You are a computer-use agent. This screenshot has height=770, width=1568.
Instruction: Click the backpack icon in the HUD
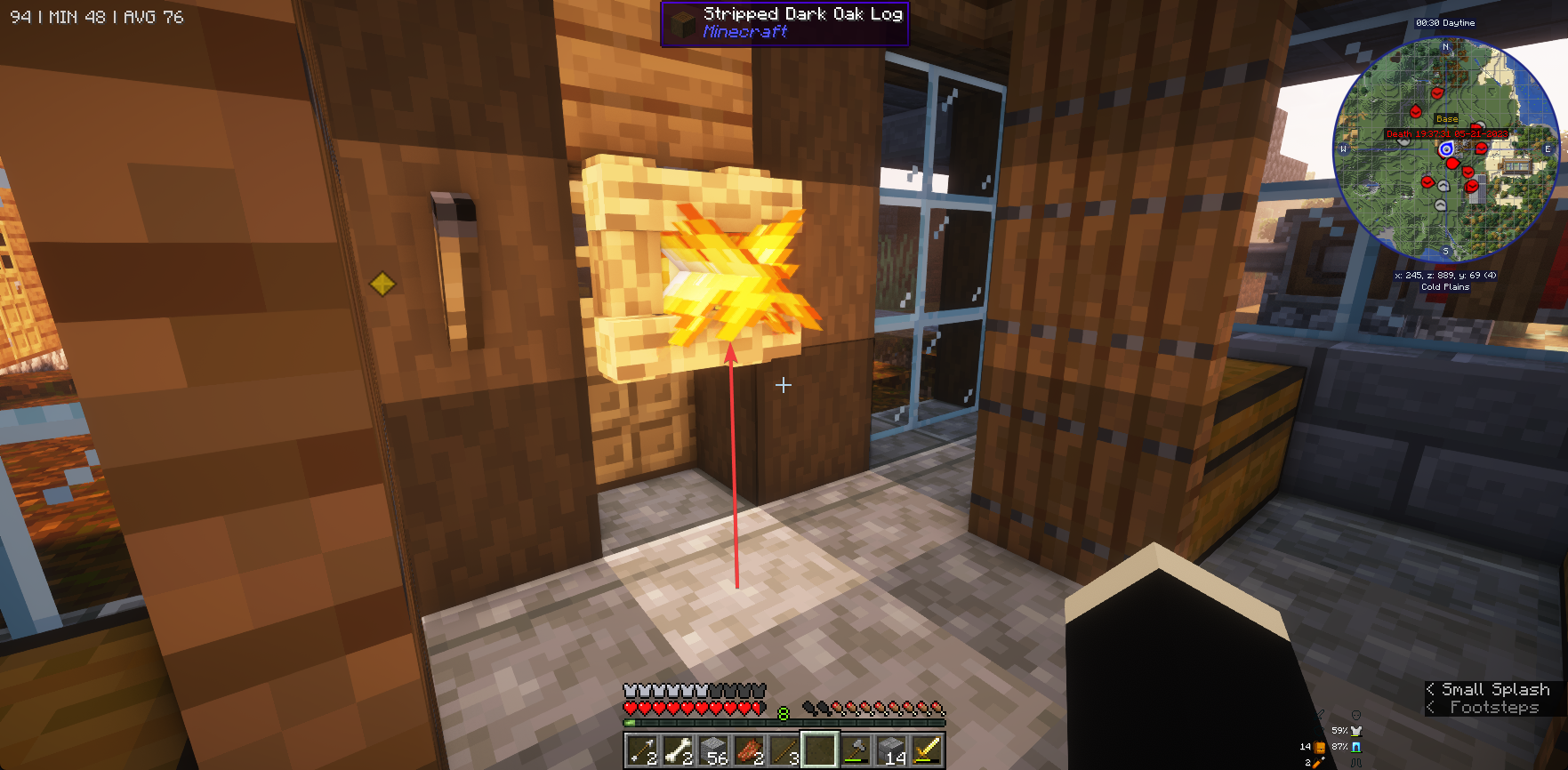pyautogui.click(x=1321, y=748)
